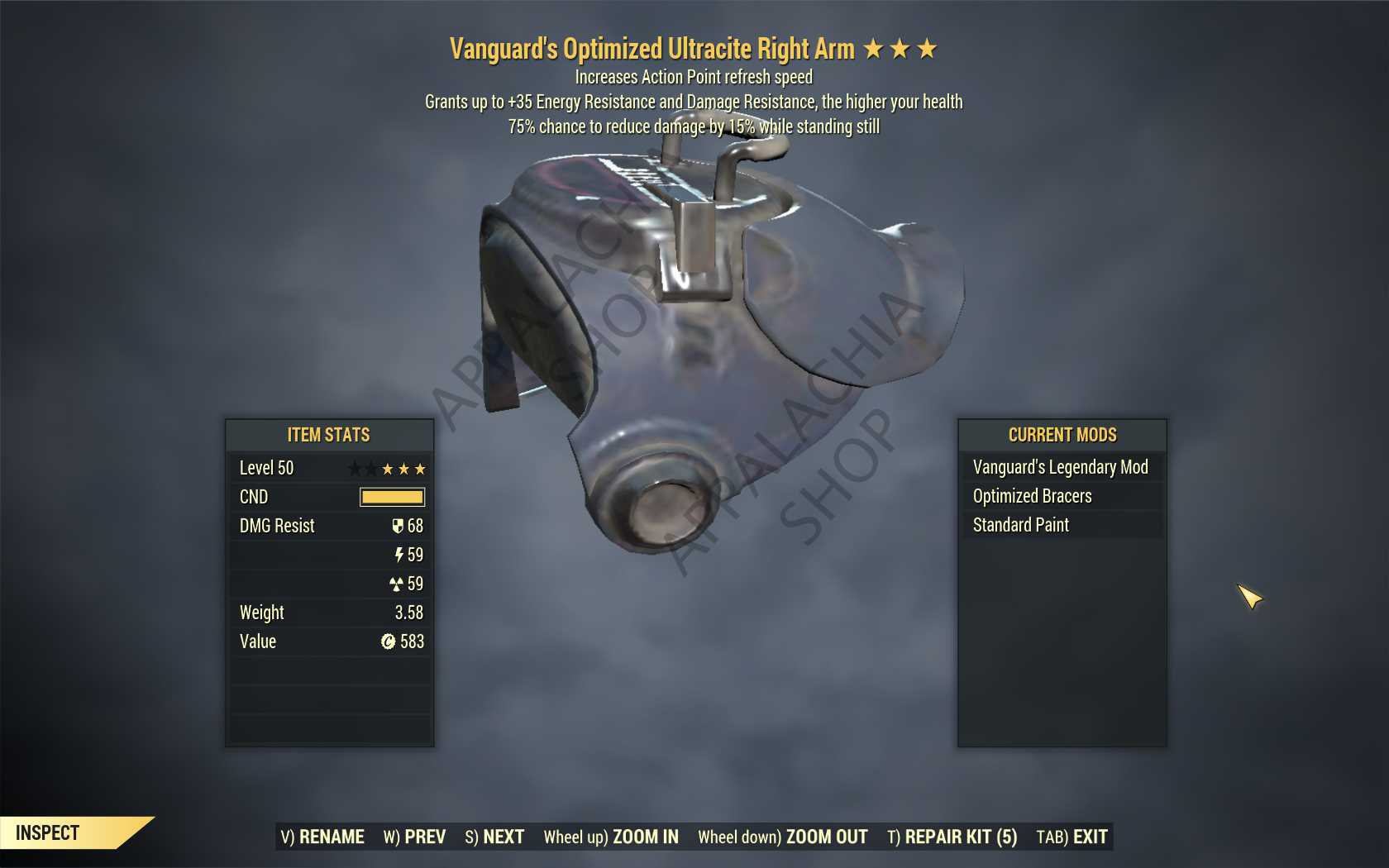The image size is (1389, 868).
Task: Click the grayed-out star next to Level 50
Action: [356, 468]
